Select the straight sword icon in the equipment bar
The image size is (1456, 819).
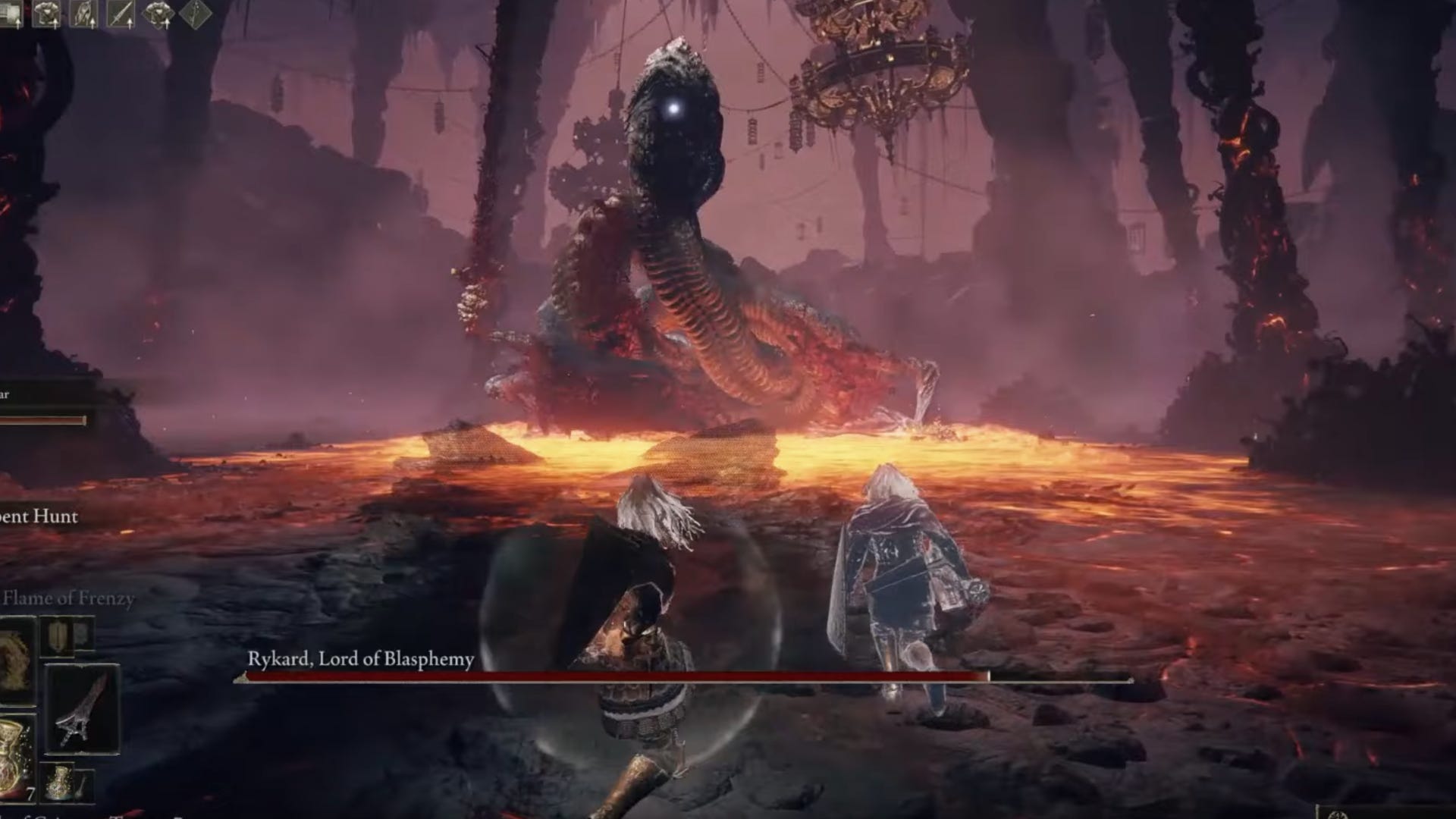[120, 12]
